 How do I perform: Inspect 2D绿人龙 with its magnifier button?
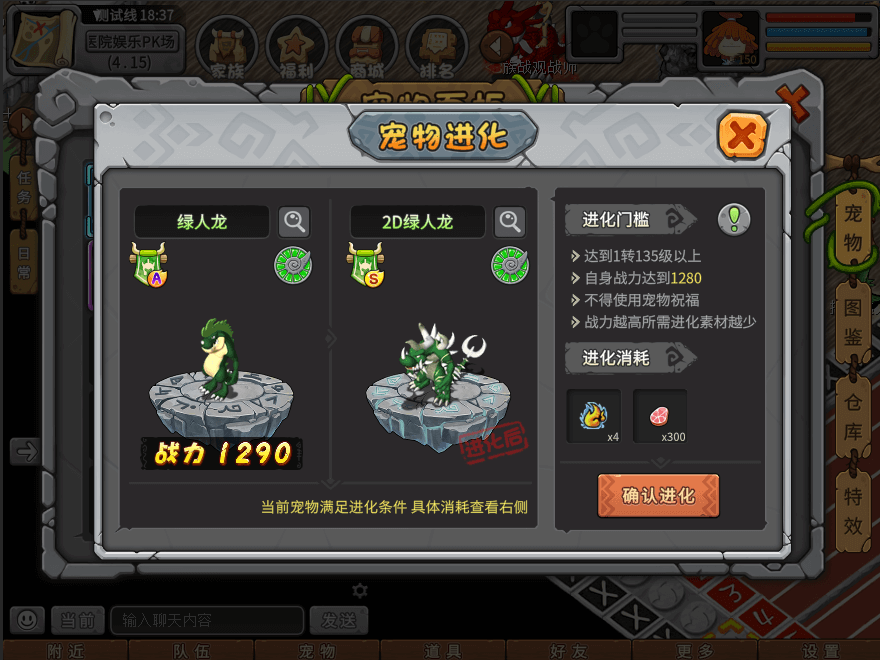click(510, 222)
